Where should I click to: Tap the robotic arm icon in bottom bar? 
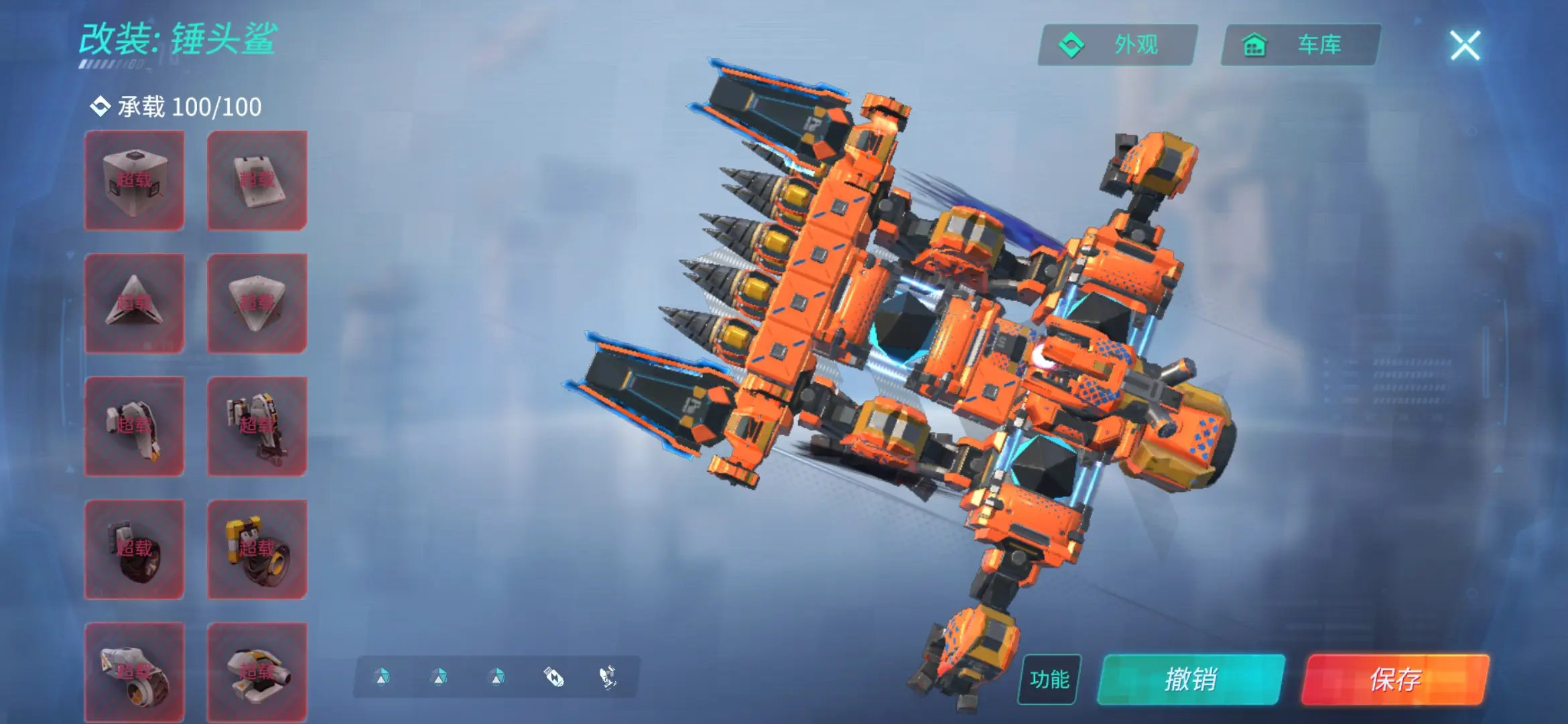(608, 677)
